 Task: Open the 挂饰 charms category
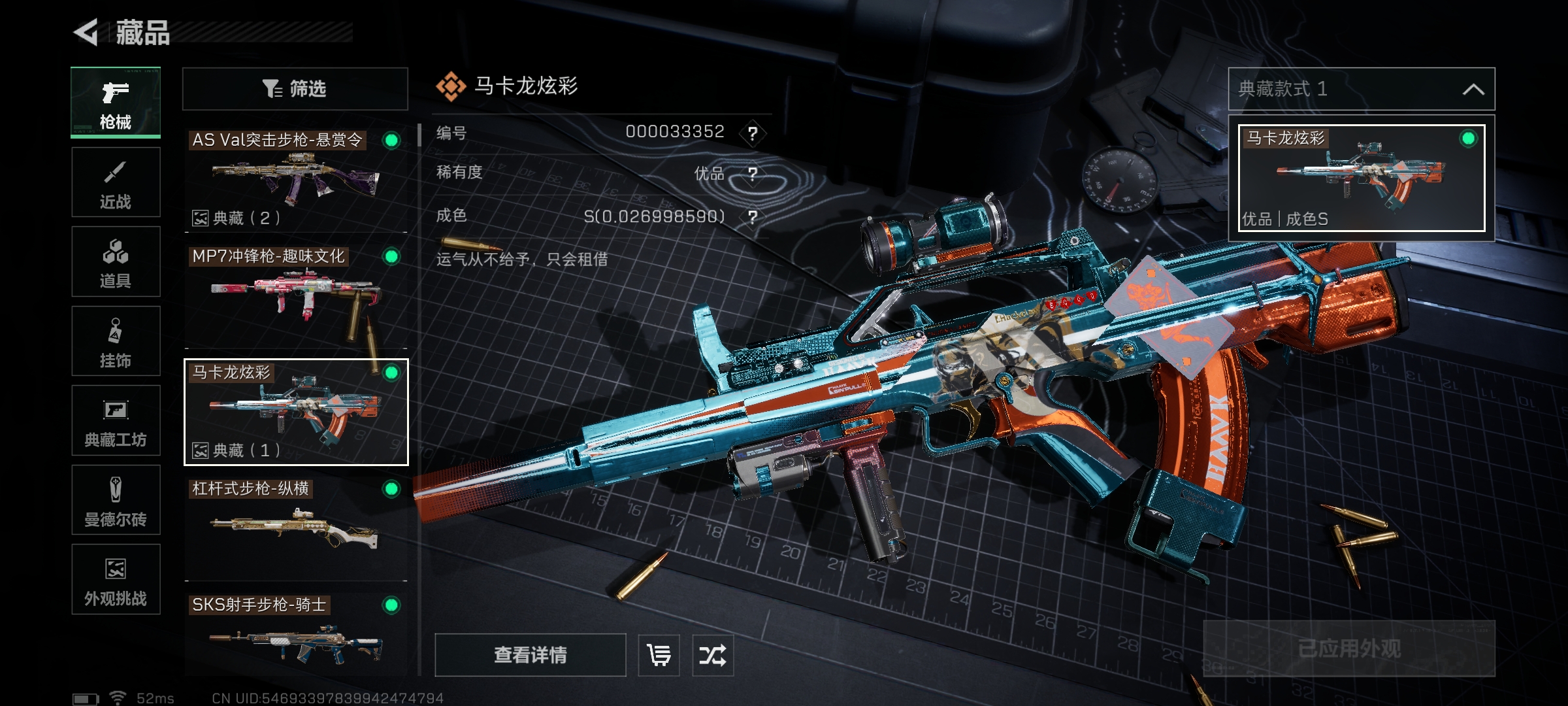click(x=116, y=341)
